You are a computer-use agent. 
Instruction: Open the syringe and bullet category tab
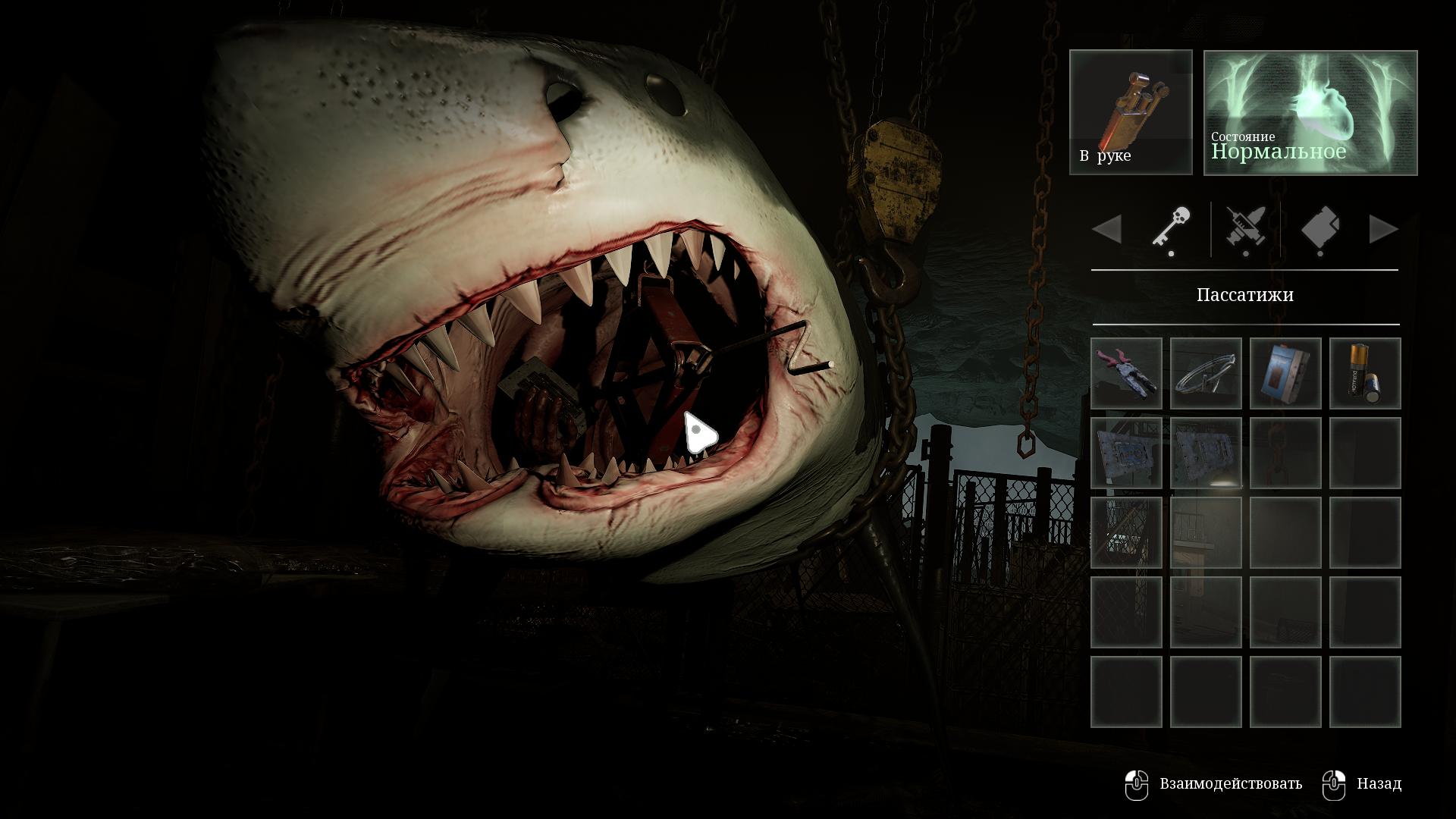pos(1245,229)
